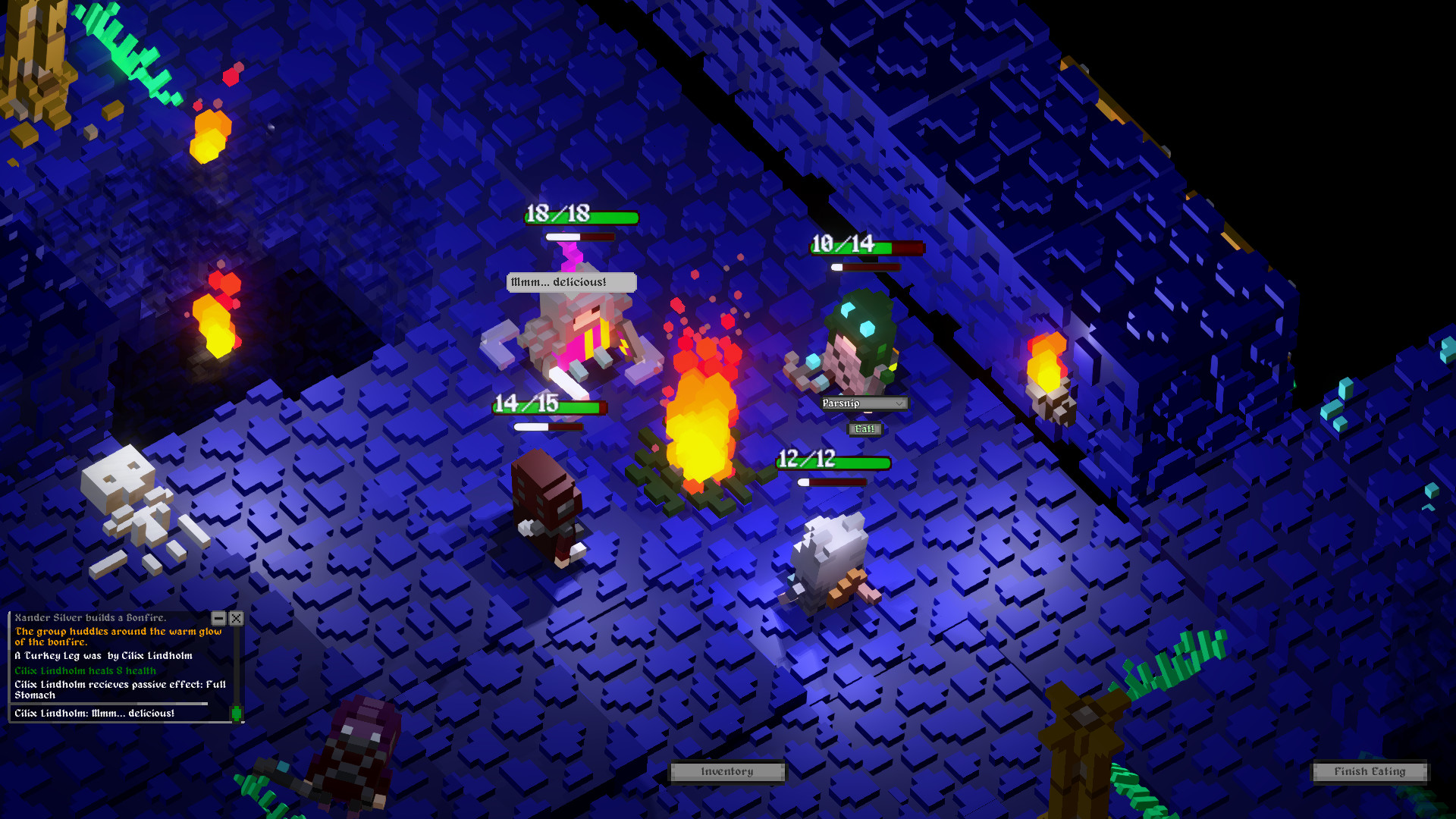Minimize the Xander Silver bonfire event log
Viewport: 1456px width, 819px height.
219,618
